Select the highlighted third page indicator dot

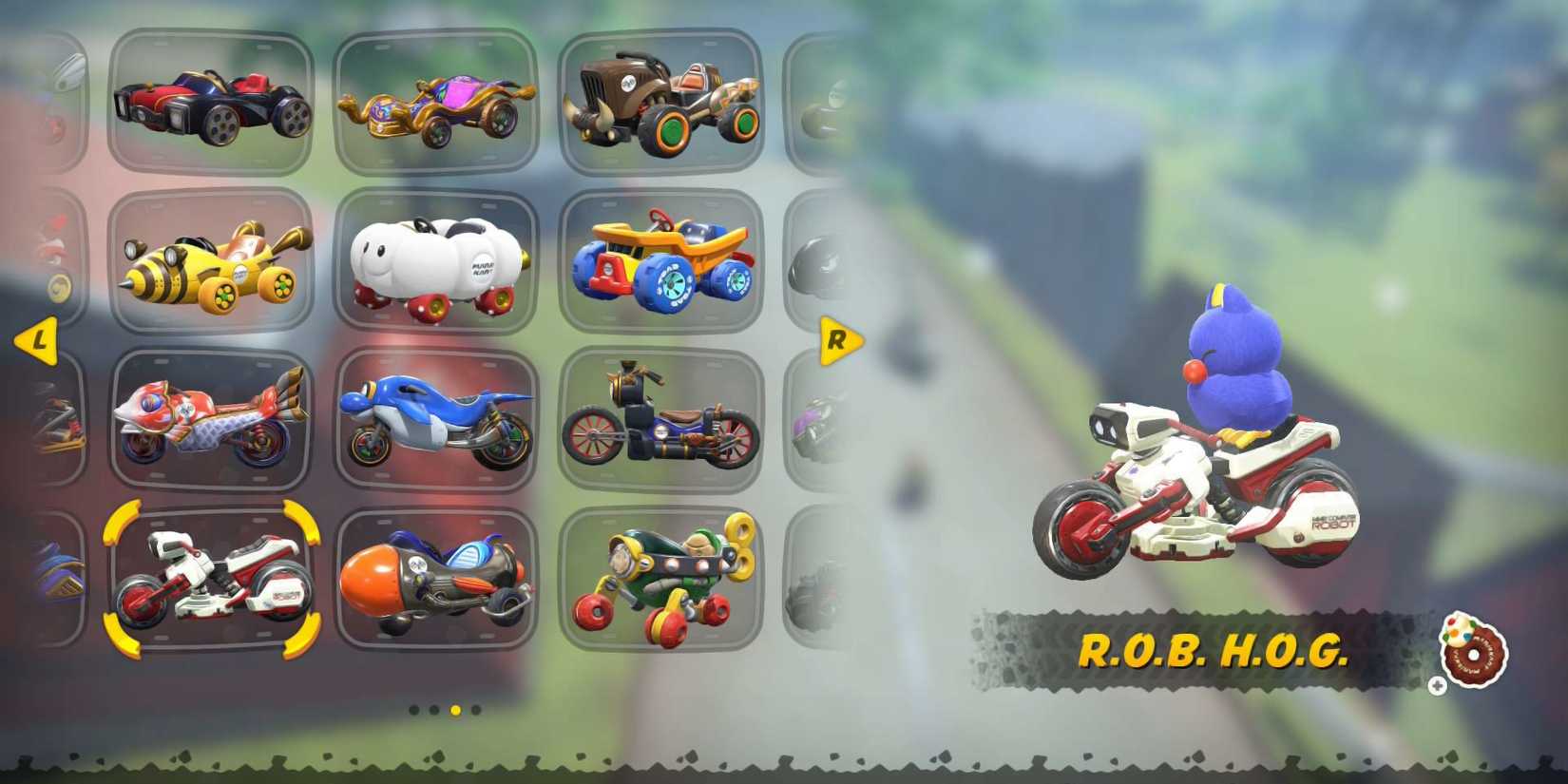[x=457, y=711]
